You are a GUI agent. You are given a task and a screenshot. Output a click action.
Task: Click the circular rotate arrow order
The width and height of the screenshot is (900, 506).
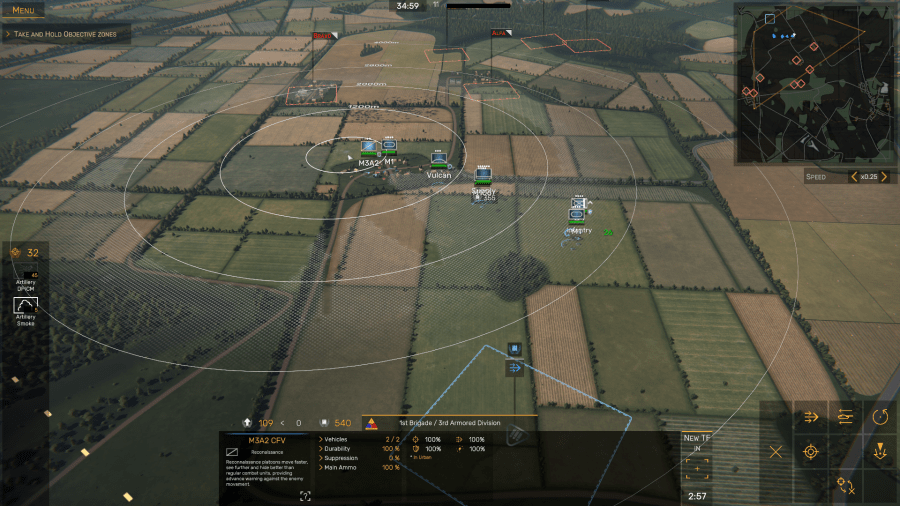(x=881, y=417)
